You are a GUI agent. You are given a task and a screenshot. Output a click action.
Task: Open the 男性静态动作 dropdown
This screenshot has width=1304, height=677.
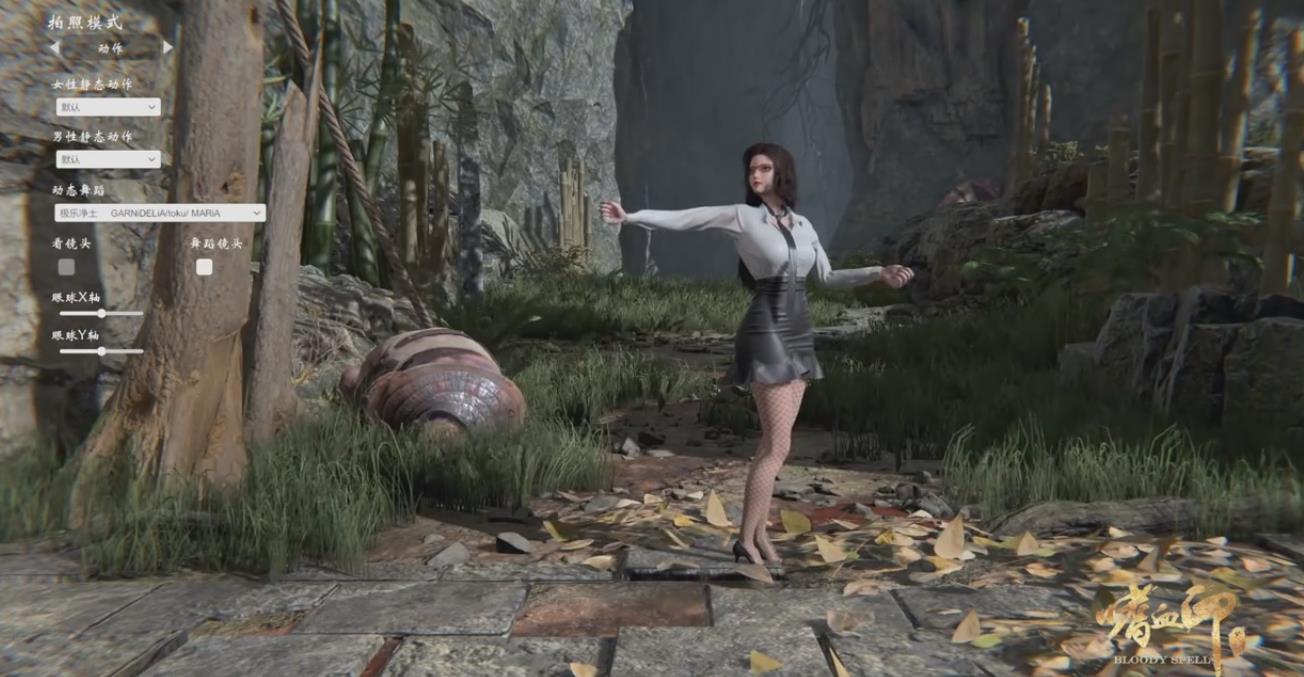(108, 159)
